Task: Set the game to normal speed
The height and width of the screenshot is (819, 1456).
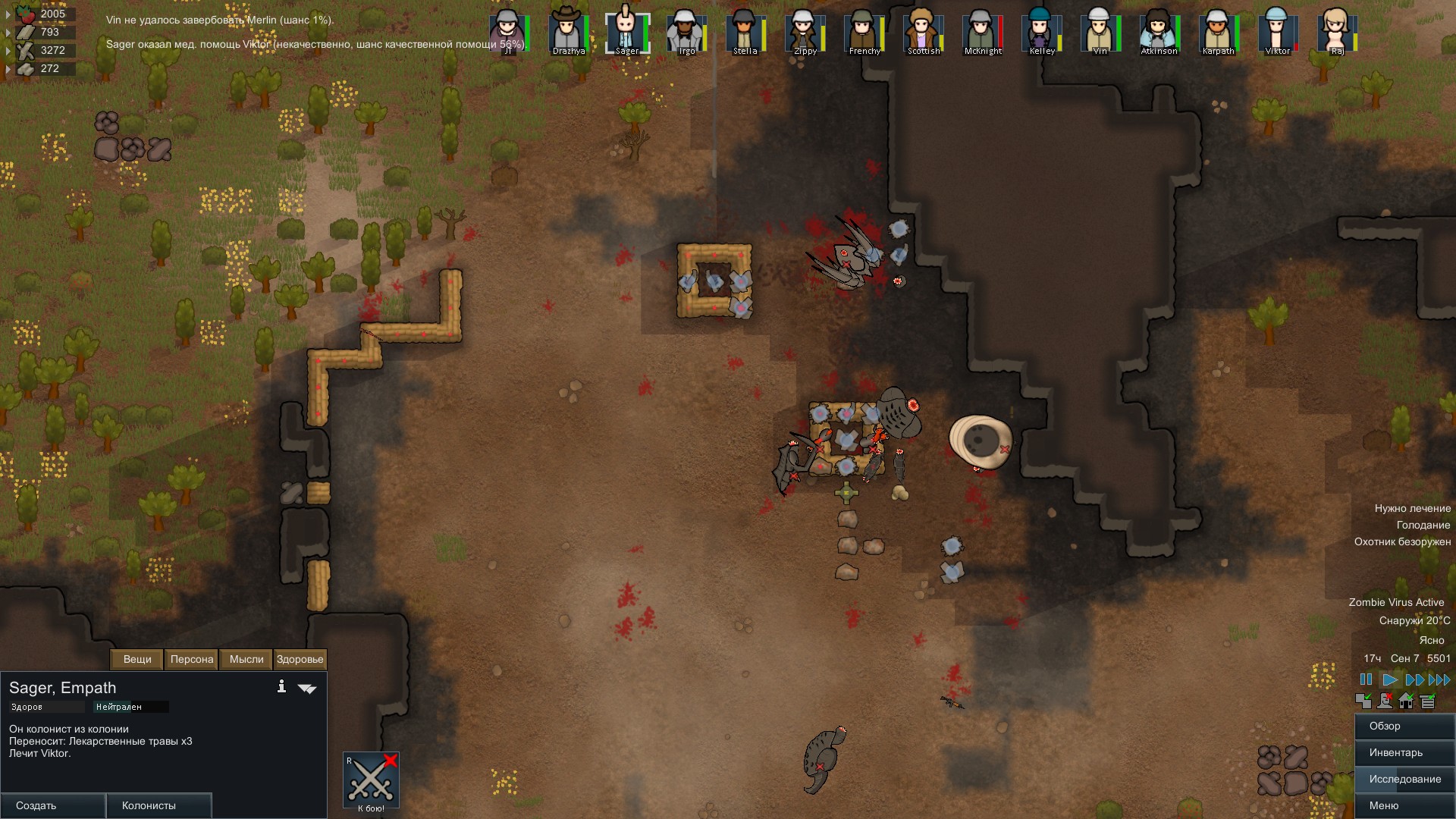Action: pos(1390,679)
